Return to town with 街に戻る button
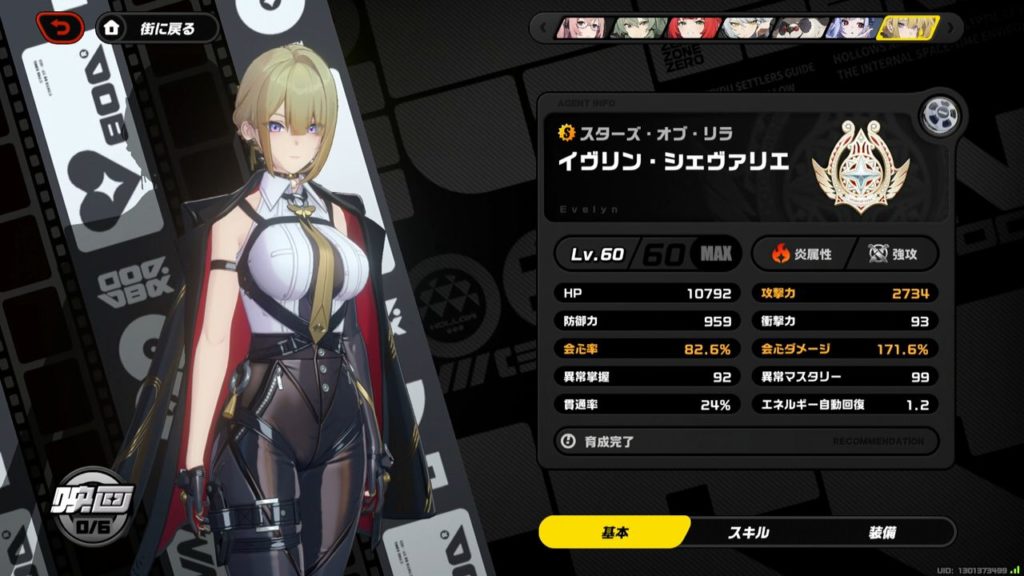Screen dimensions: 1024x576 click(159, 29)
